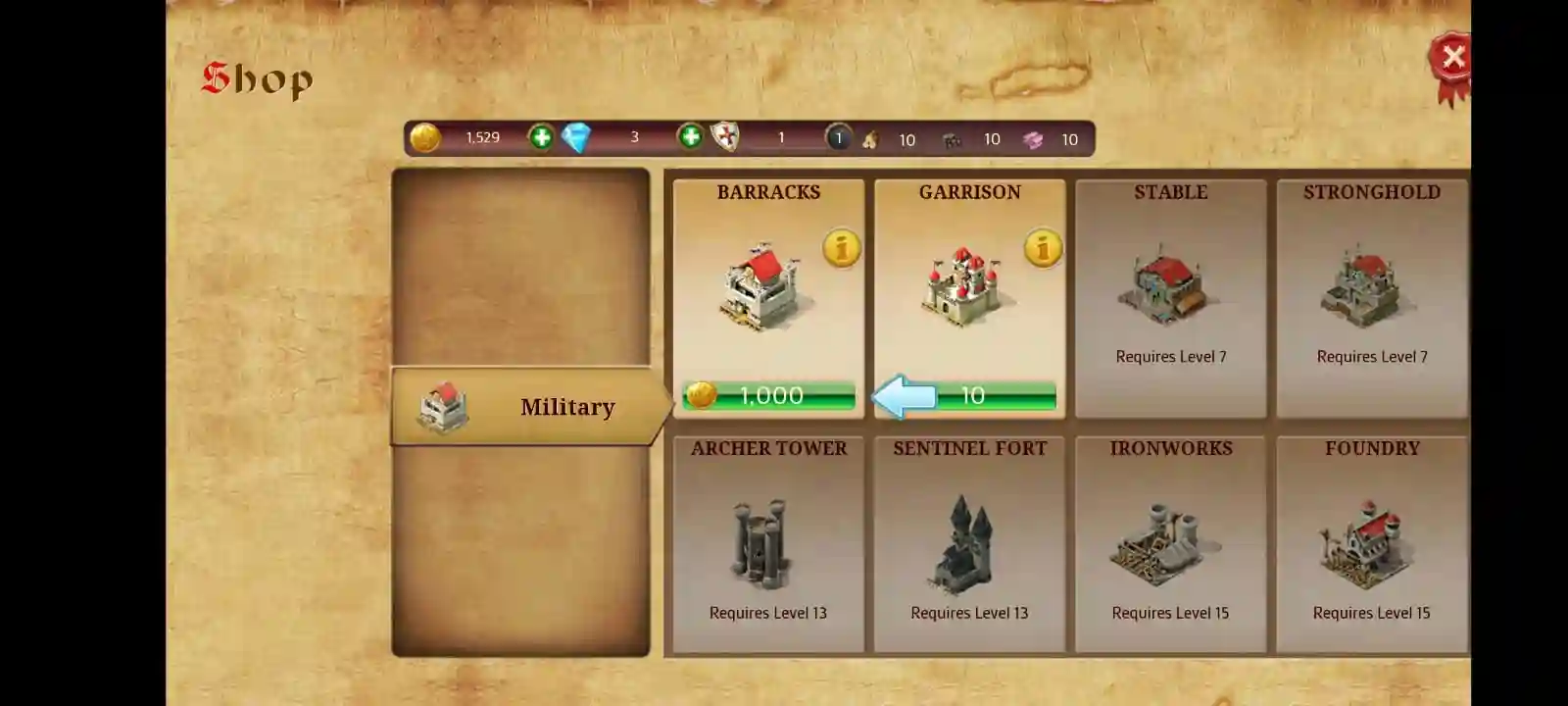The image size is (1568, 706).
Task: Select the Stable building card
Action: (1170, 294)
